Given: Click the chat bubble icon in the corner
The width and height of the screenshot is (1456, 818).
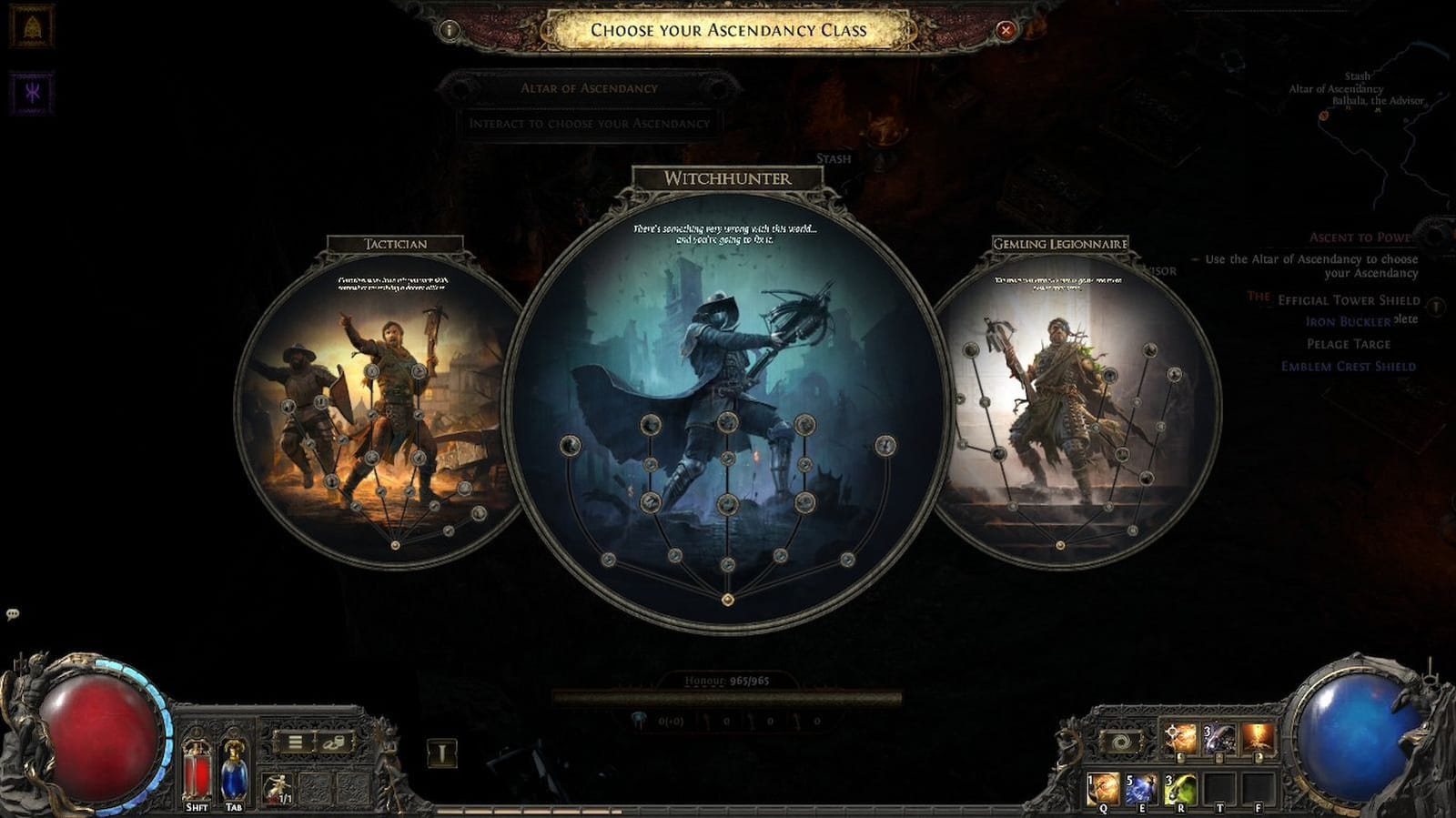Looking at the screenshot, I should coord(13,613).
